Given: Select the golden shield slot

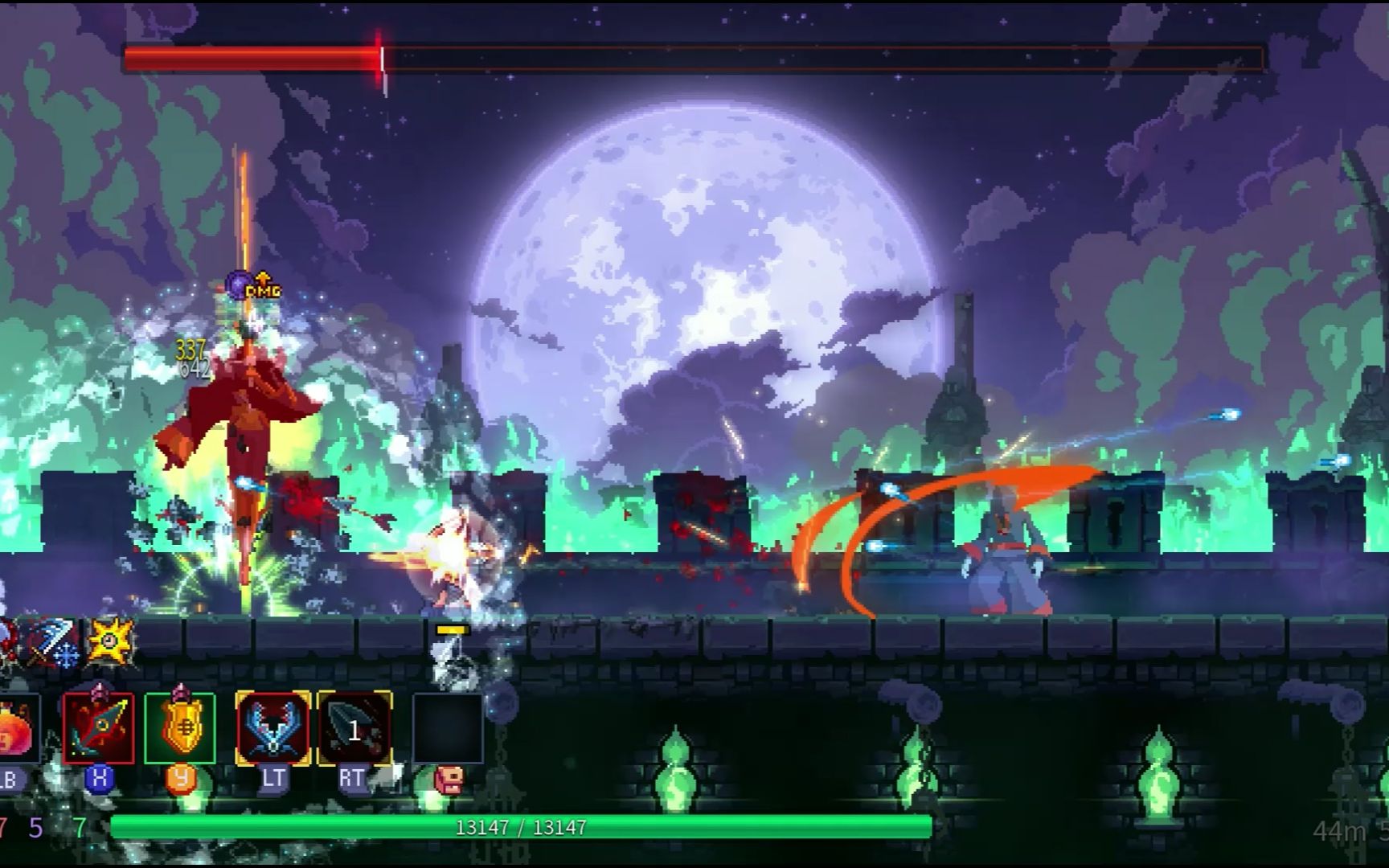Looking at the screenshot, I should [x=180, y=728].
